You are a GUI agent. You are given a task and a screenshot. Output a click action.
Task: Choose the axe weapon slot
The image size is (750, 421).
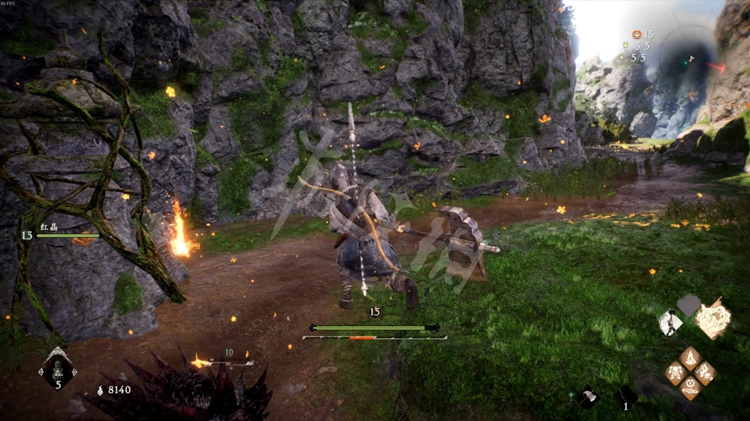[x=589, y=397]
